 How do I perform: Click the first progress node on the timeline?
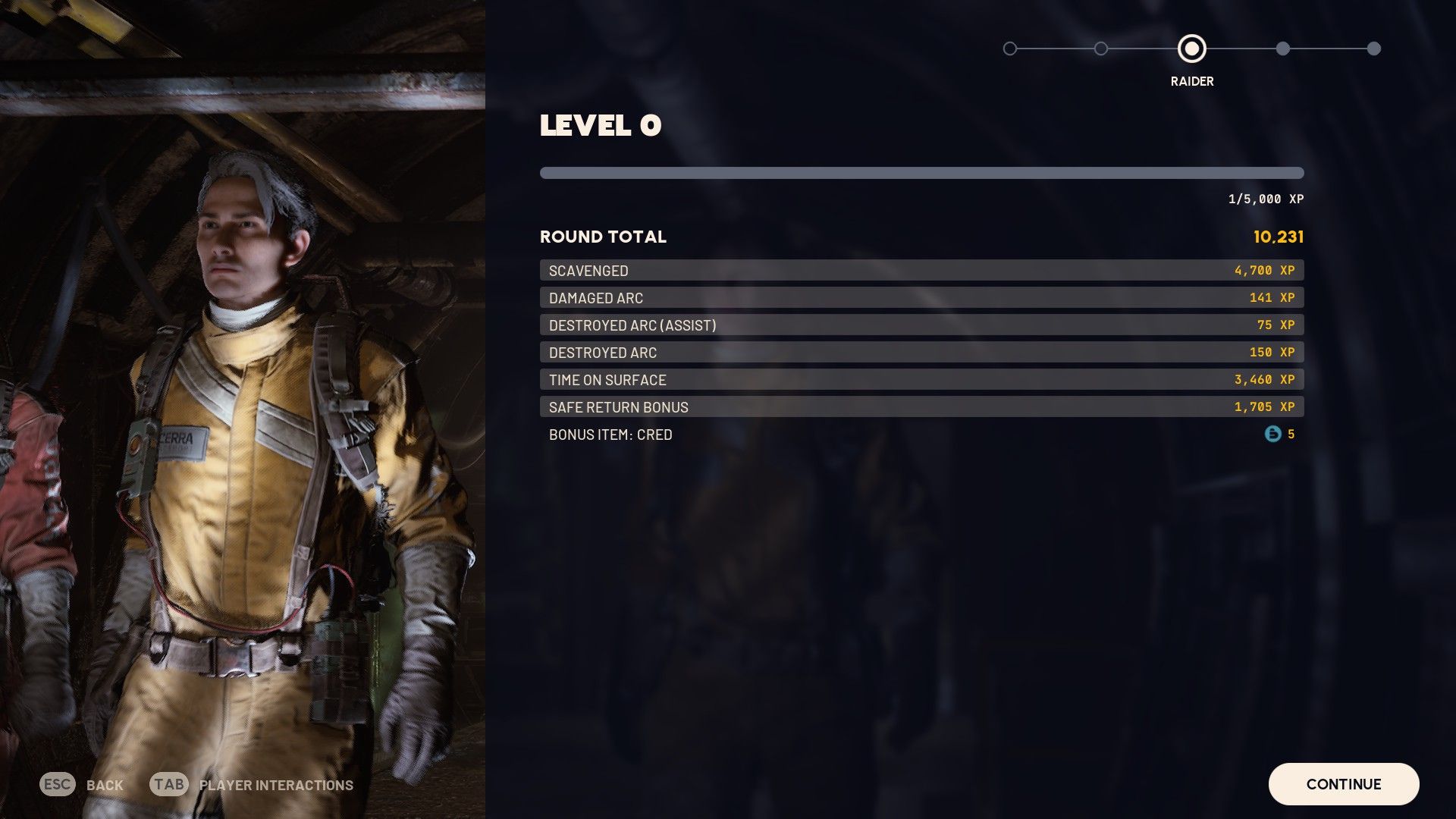[x=1010, y=49]
